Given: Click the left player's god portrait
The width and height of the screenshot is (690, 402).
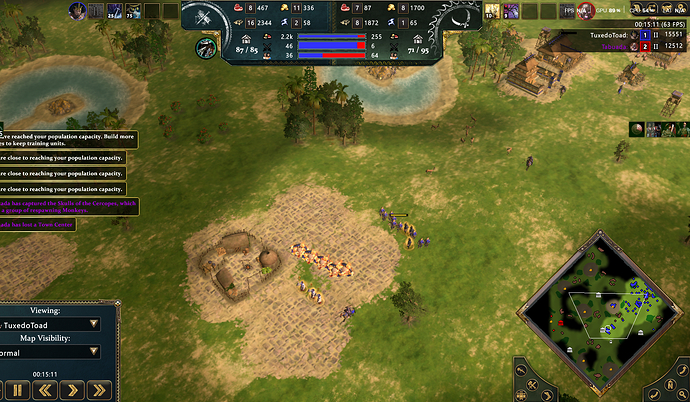Looking at the screenshot, I should 77,11.
